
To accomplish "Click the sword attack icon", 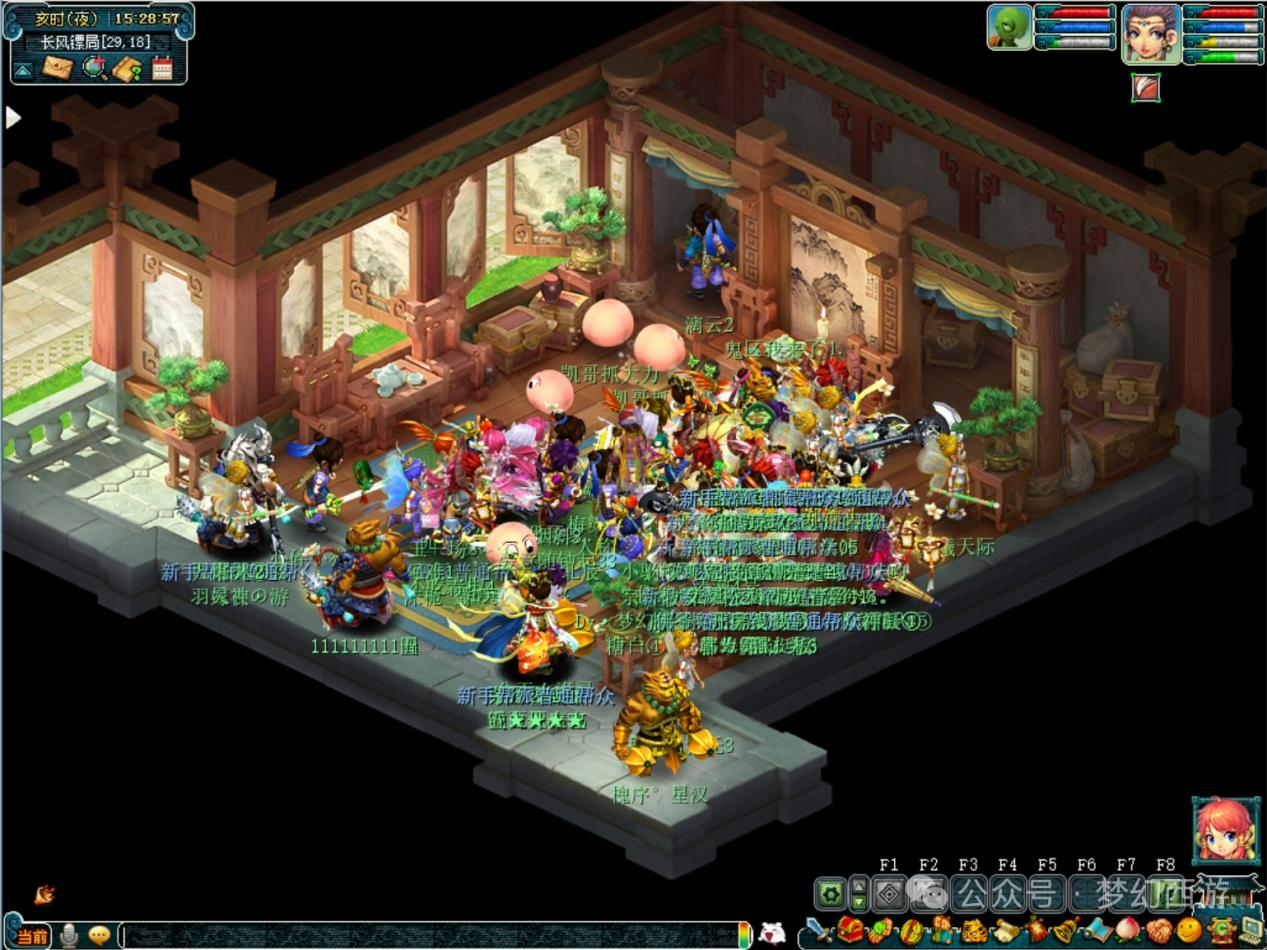I will pyautogui.click(x=818, y=931).
